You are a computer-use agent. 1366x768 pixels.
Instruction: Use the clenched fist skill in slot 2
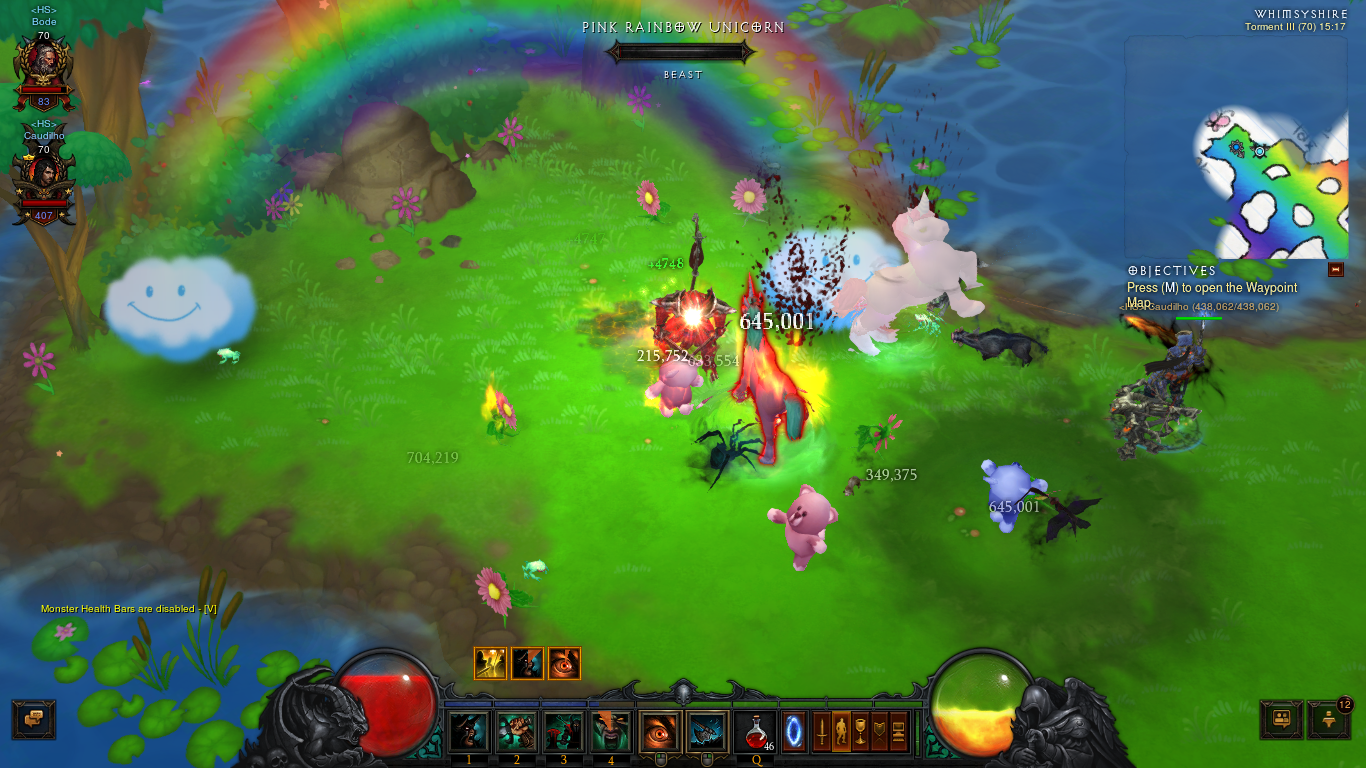[516, 732]
